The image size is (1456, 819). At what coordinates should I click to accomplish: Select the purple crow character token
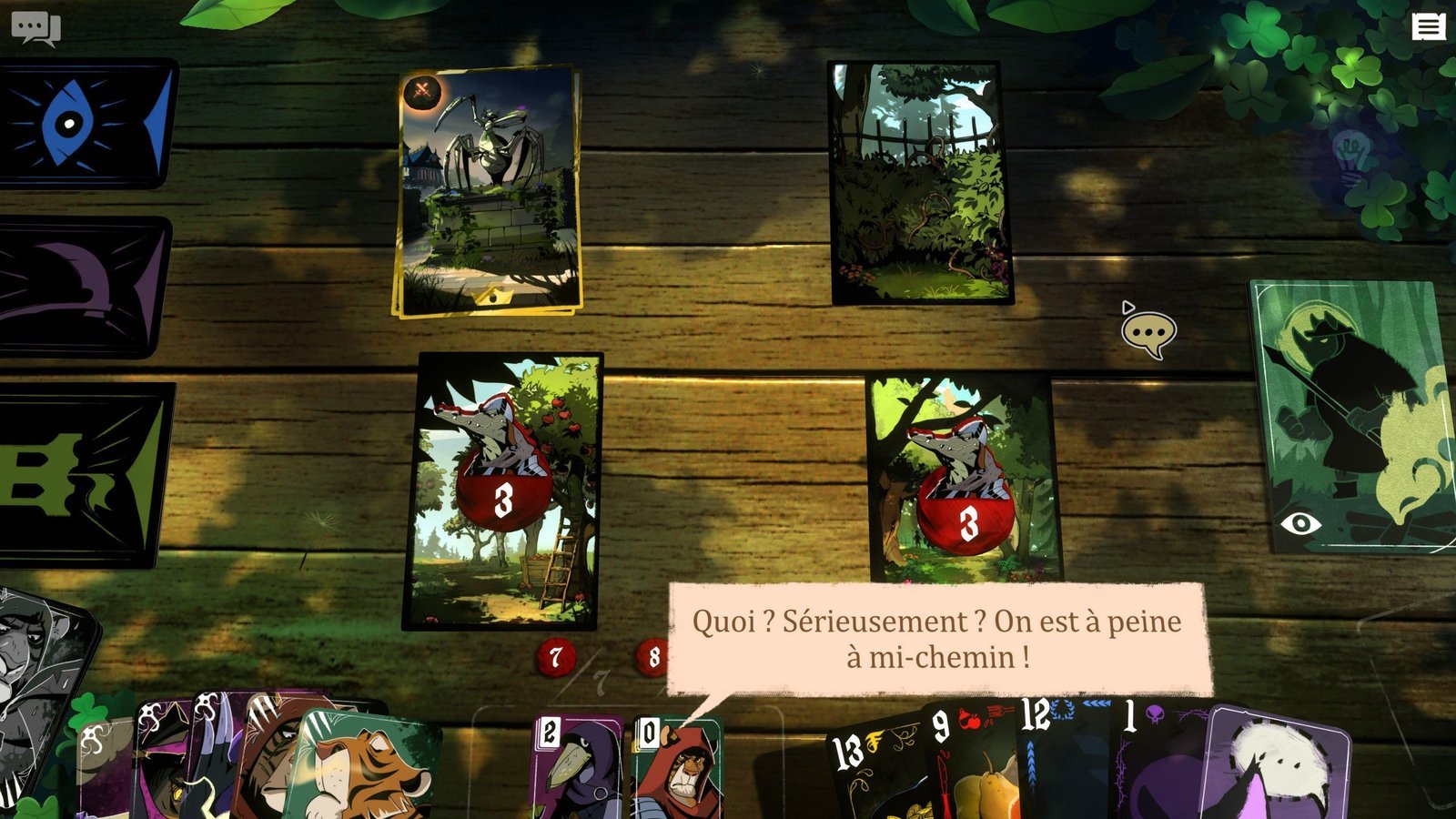(x=576, y=767)
